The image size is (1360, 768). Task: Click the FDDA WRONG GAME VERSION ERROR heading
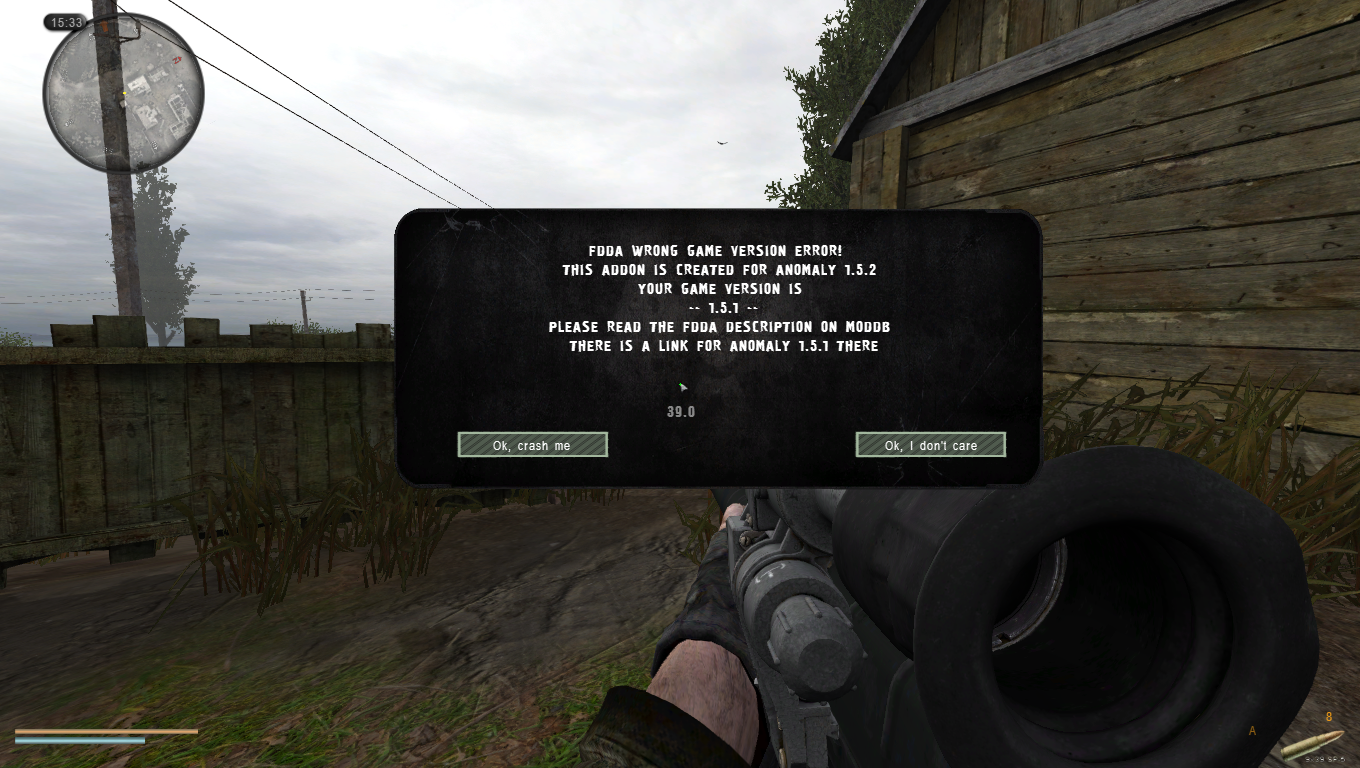pyautogui.click(x=716, y=250)
